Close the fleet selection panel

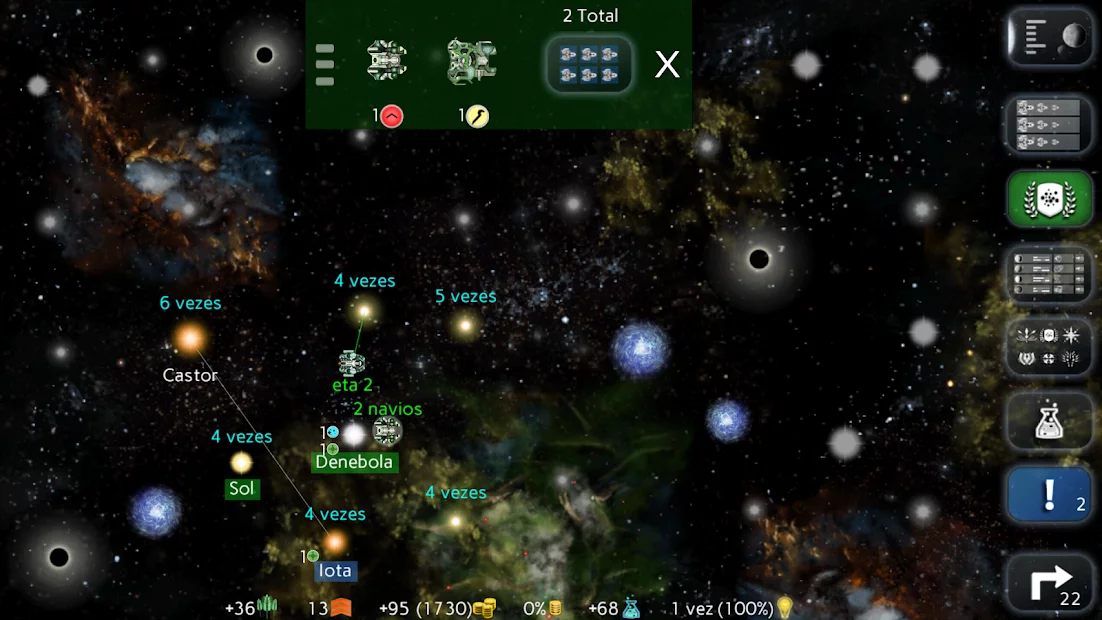click(667, 65)
